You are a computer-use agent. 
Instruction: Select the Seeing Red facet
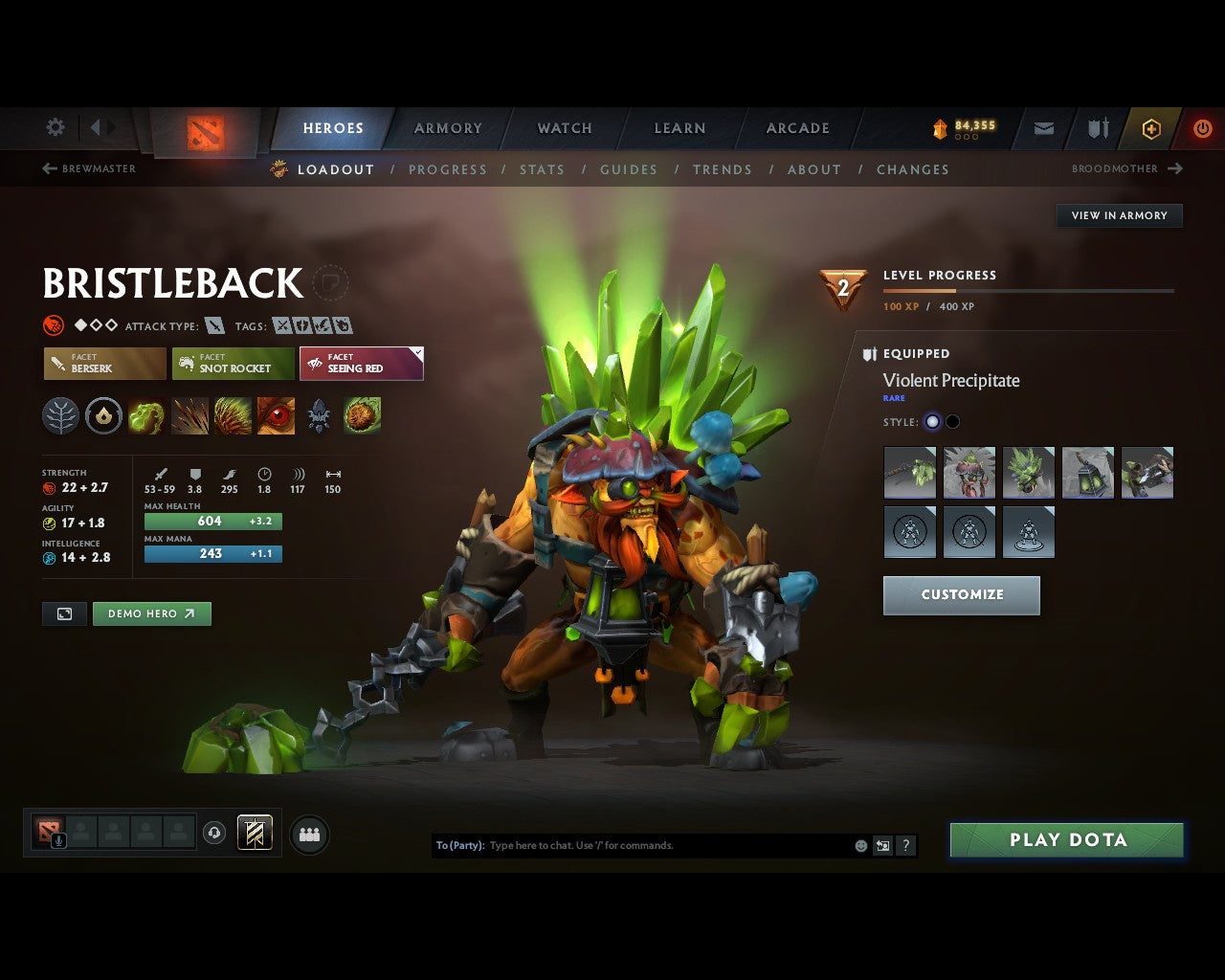pyautogui.click(x=361, y=364)
